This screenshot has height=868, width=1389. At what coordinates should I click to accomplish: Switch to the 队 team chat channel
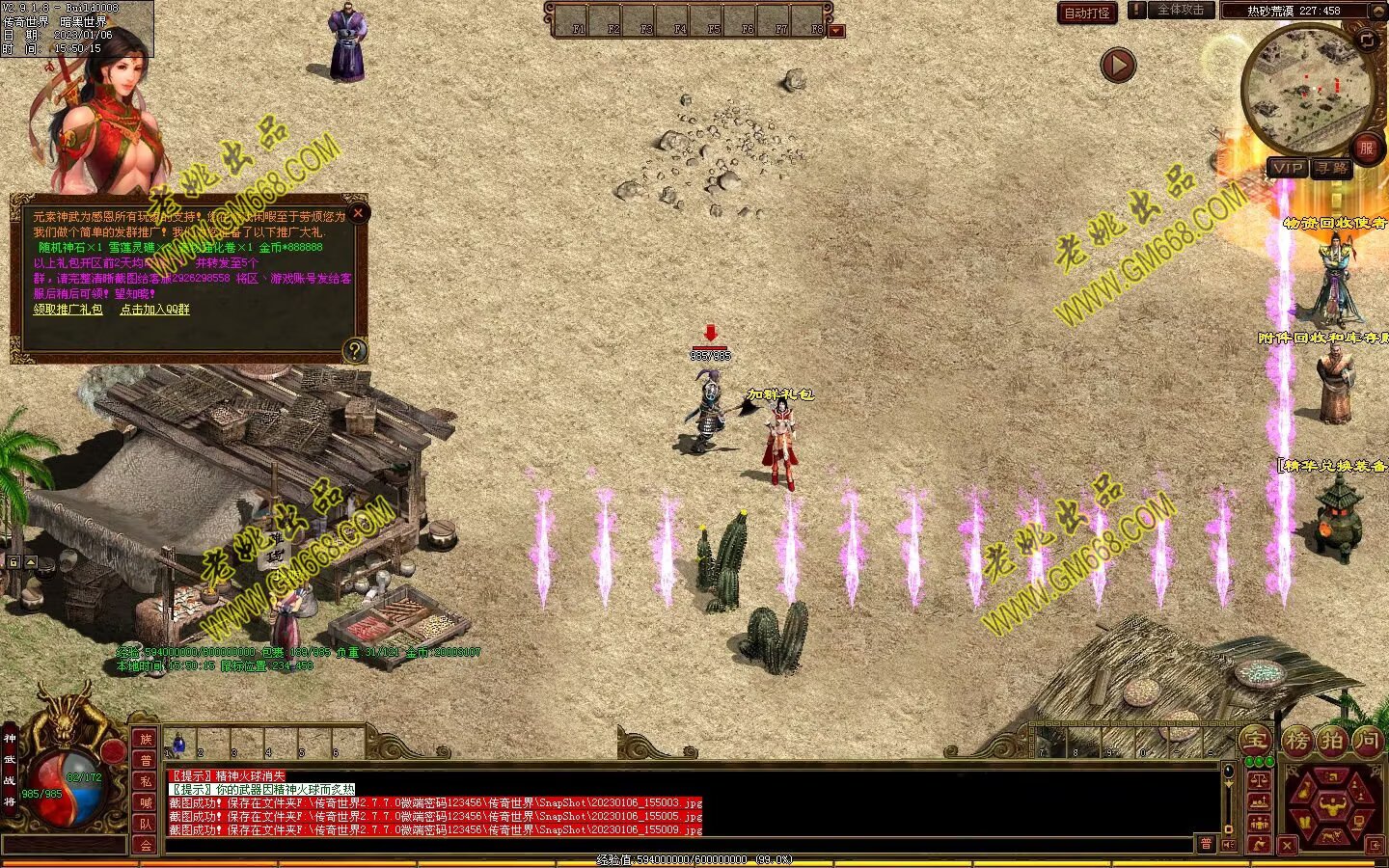coord(146,824)
